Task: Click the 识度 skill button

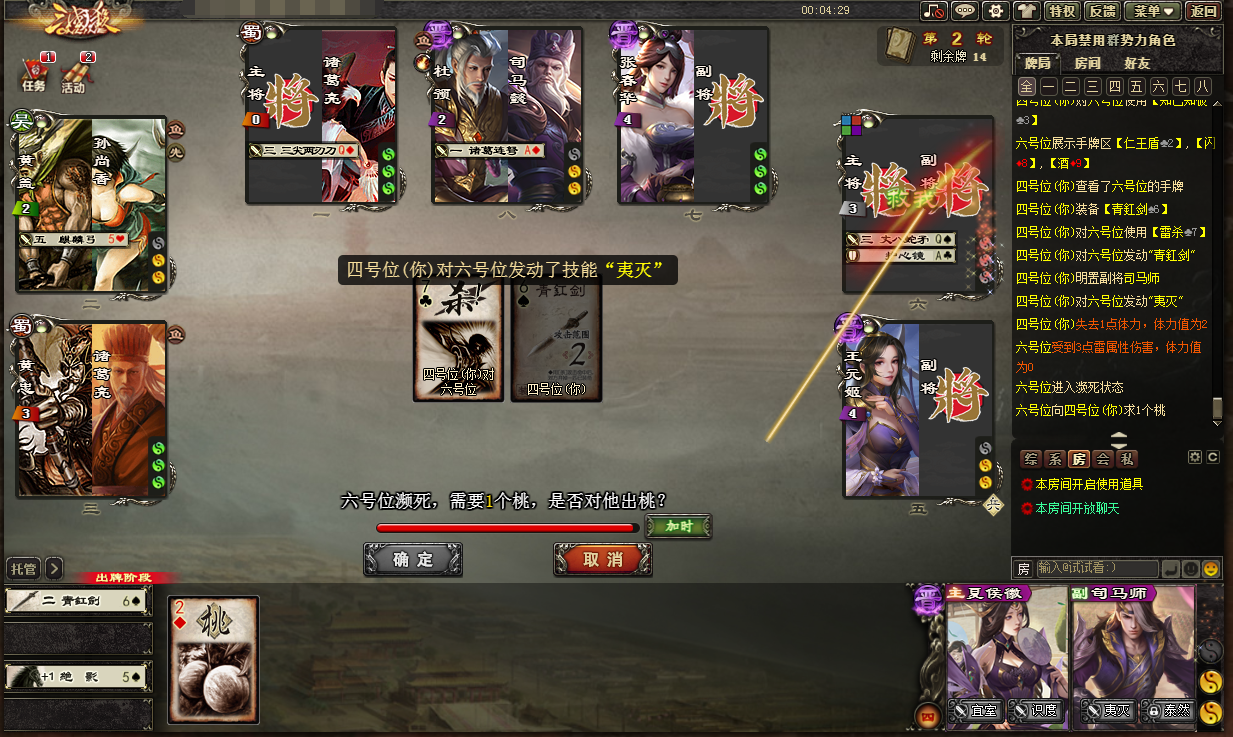Action: coord(1036,711)
